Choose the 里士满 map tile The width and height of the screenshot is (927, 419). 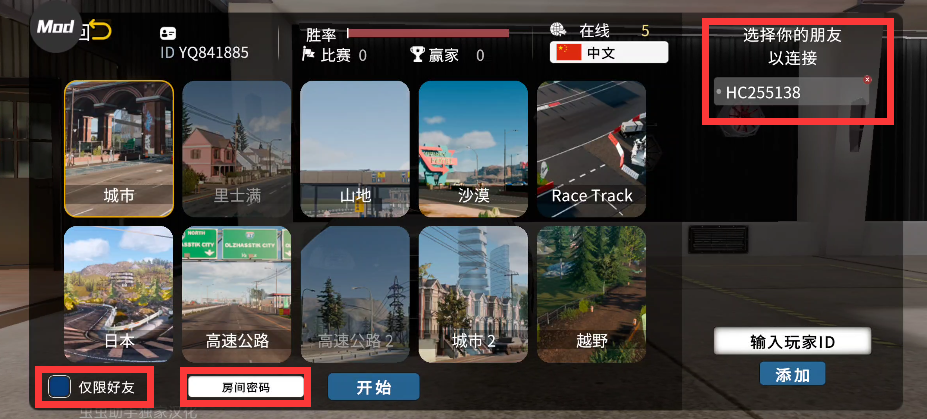point(237,148)
